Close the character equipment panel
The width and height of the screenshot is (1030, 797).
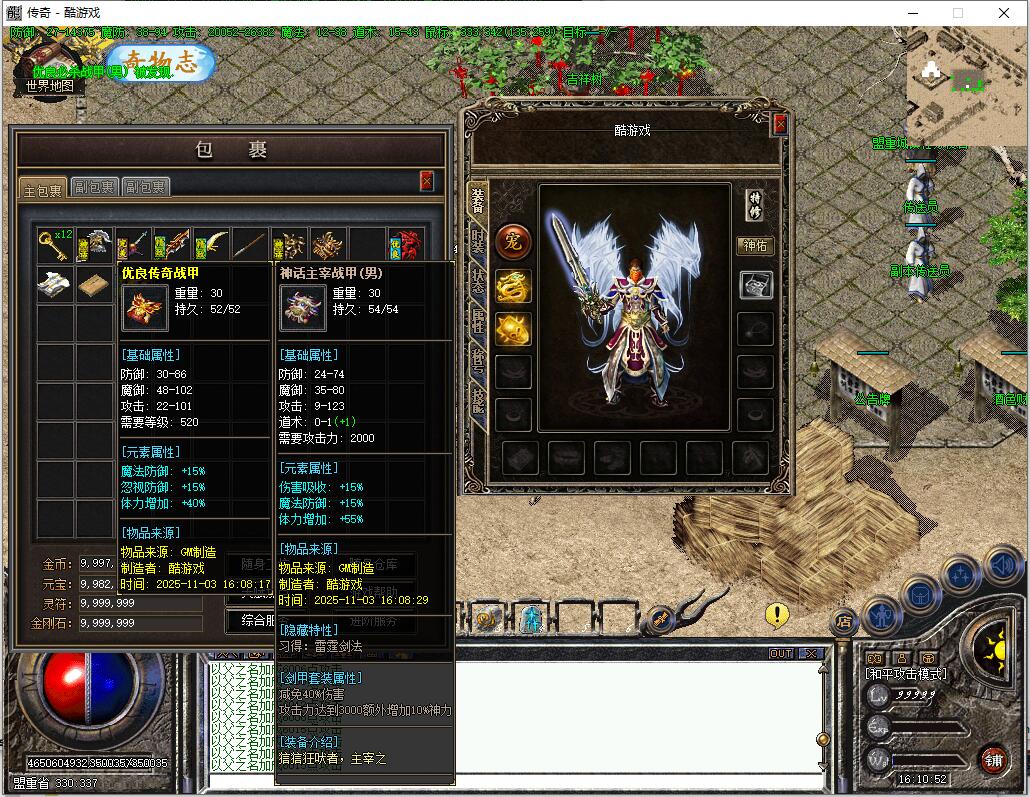click(x=780, y=124)
